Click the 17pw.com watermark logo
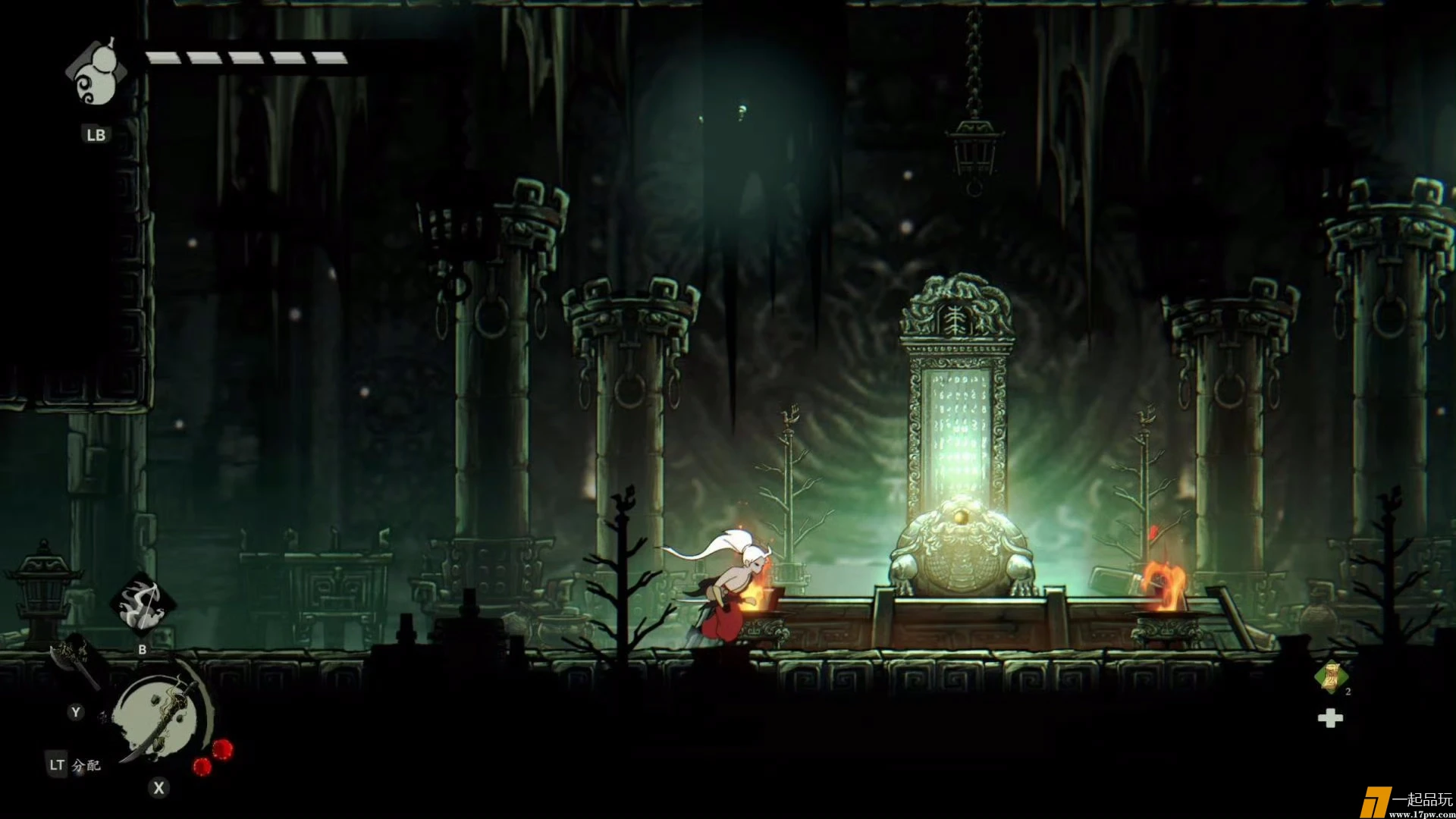1456x819 pixels. coord(1406,803)
